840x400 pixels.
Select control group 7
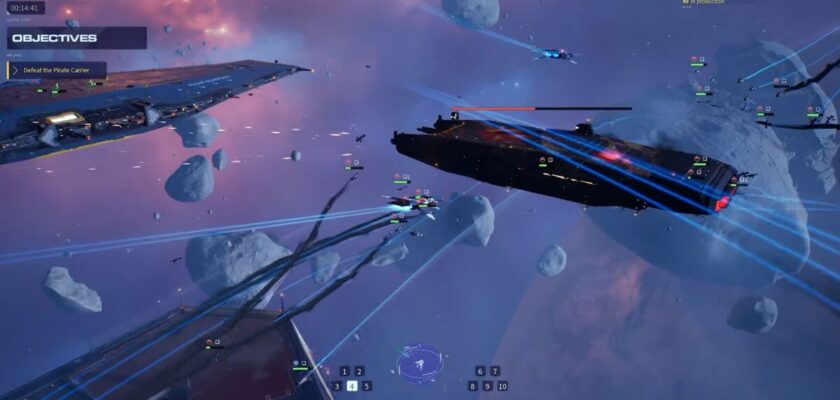(x=495, y=371)
